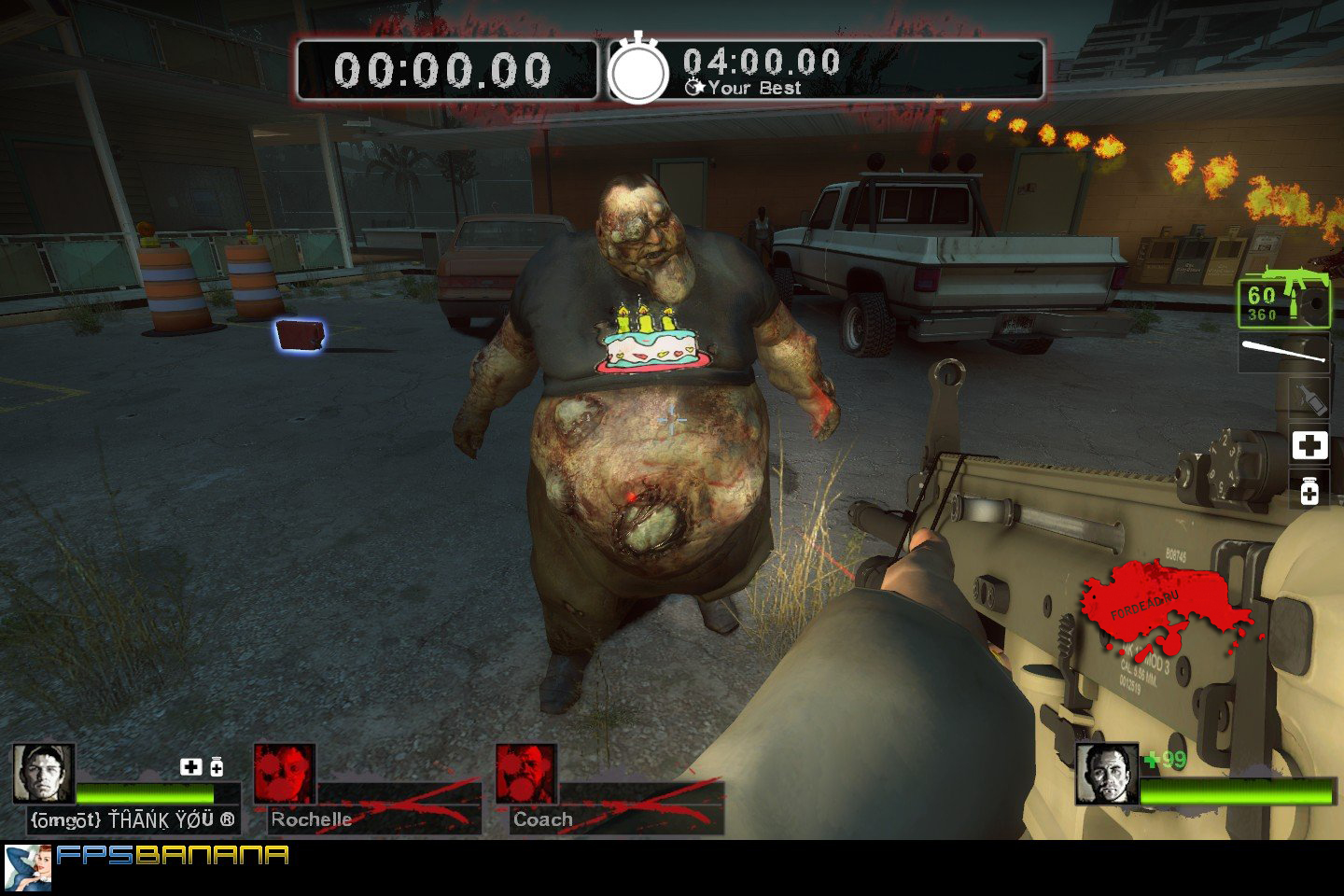Click Rochelle's red teammate portrait
This screenshot has width=1344, height=896.
coord(285,774)
